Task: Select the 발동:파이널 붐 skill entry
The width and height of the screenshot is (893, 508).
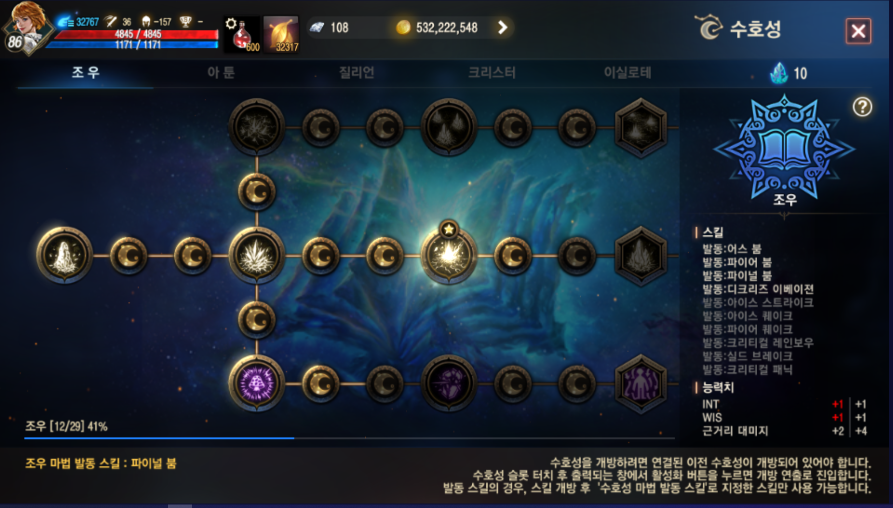Action: [x=737, y=275]
